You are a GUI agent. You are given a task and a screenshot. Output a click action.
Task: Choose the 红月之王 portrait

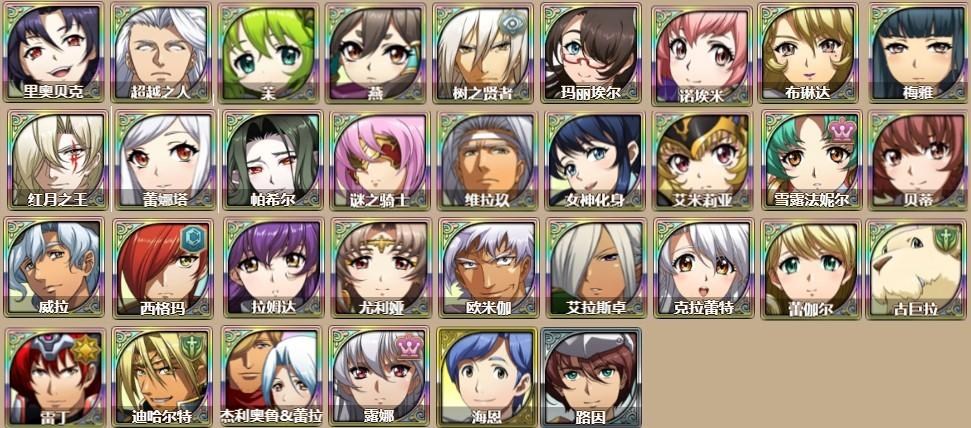tap(54, 158)
